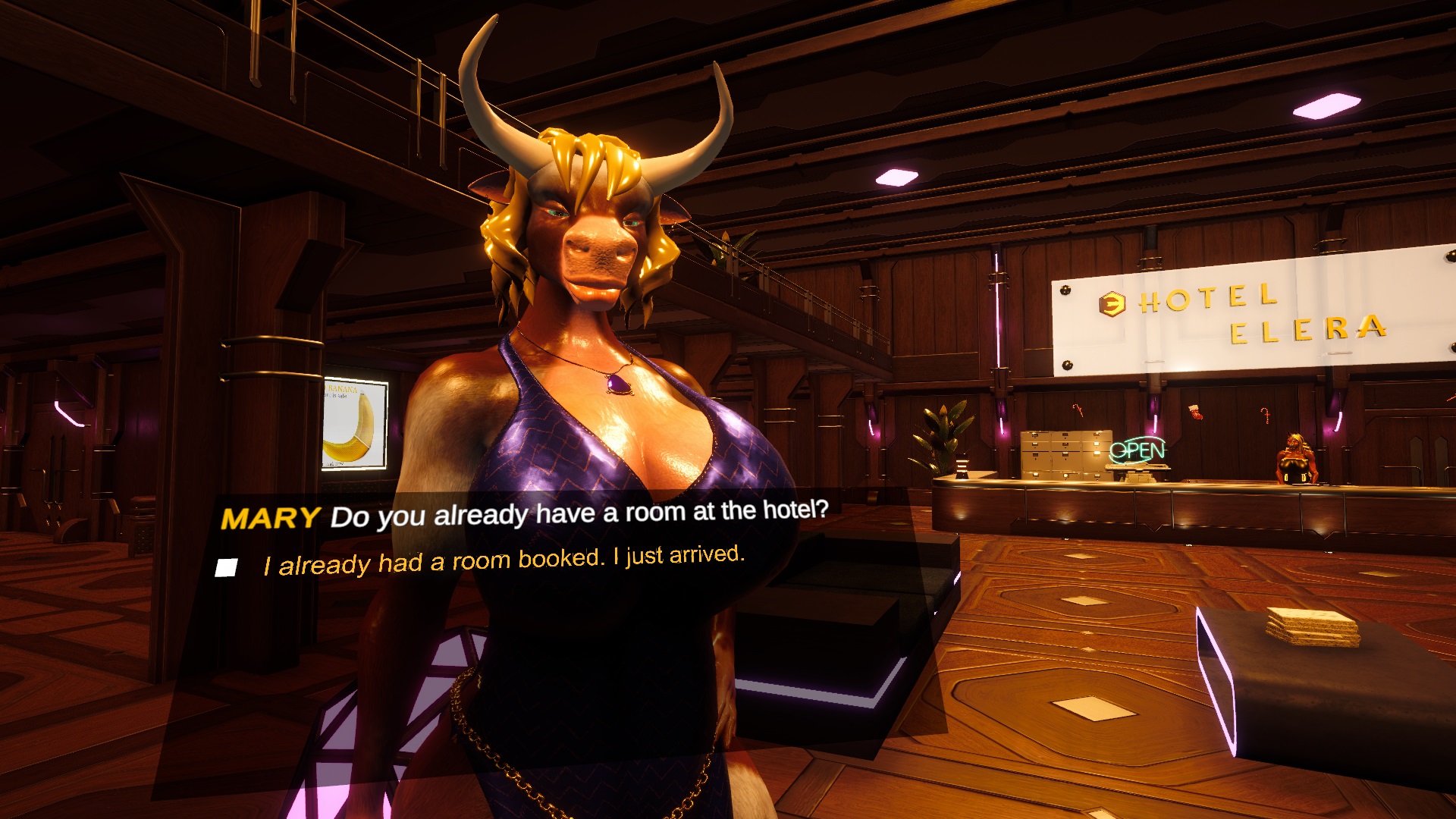The image size is (1456, 819).
Task: Choose the reply "I already had a room booked"
Action: coord(504,560)
